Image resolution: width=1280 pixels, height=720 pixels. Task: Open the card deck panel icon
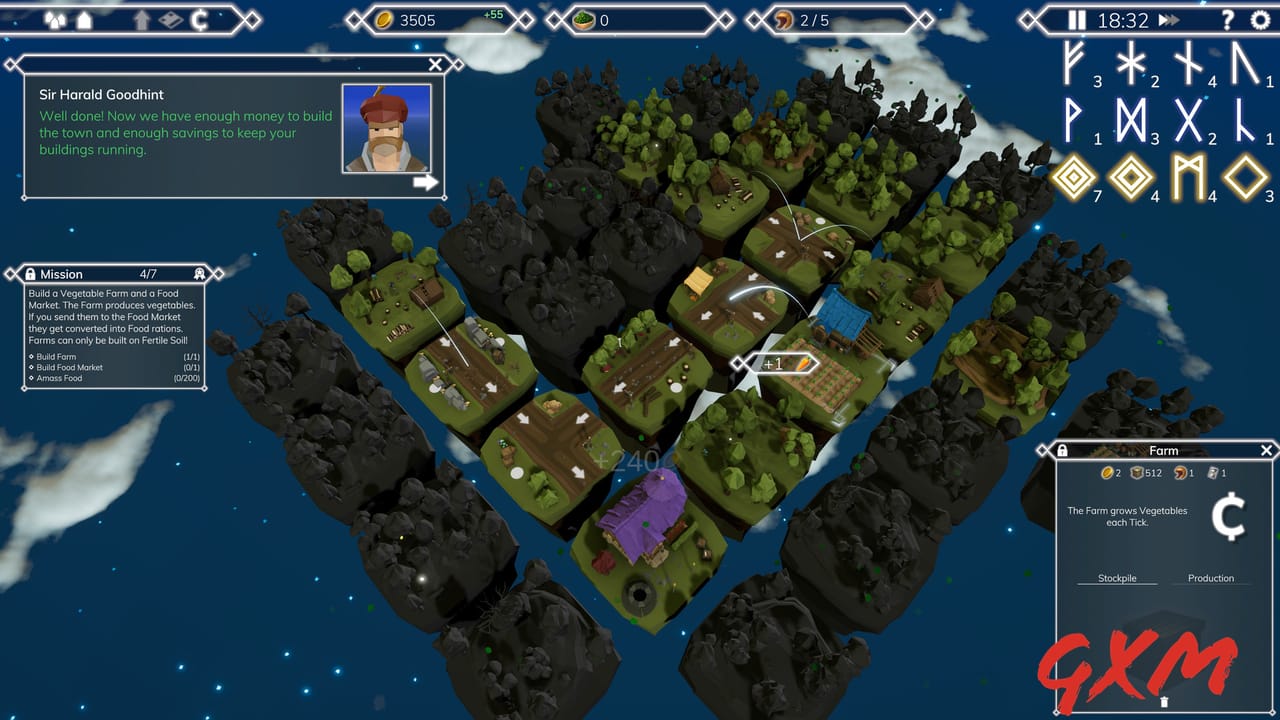[x=171, y=19]
